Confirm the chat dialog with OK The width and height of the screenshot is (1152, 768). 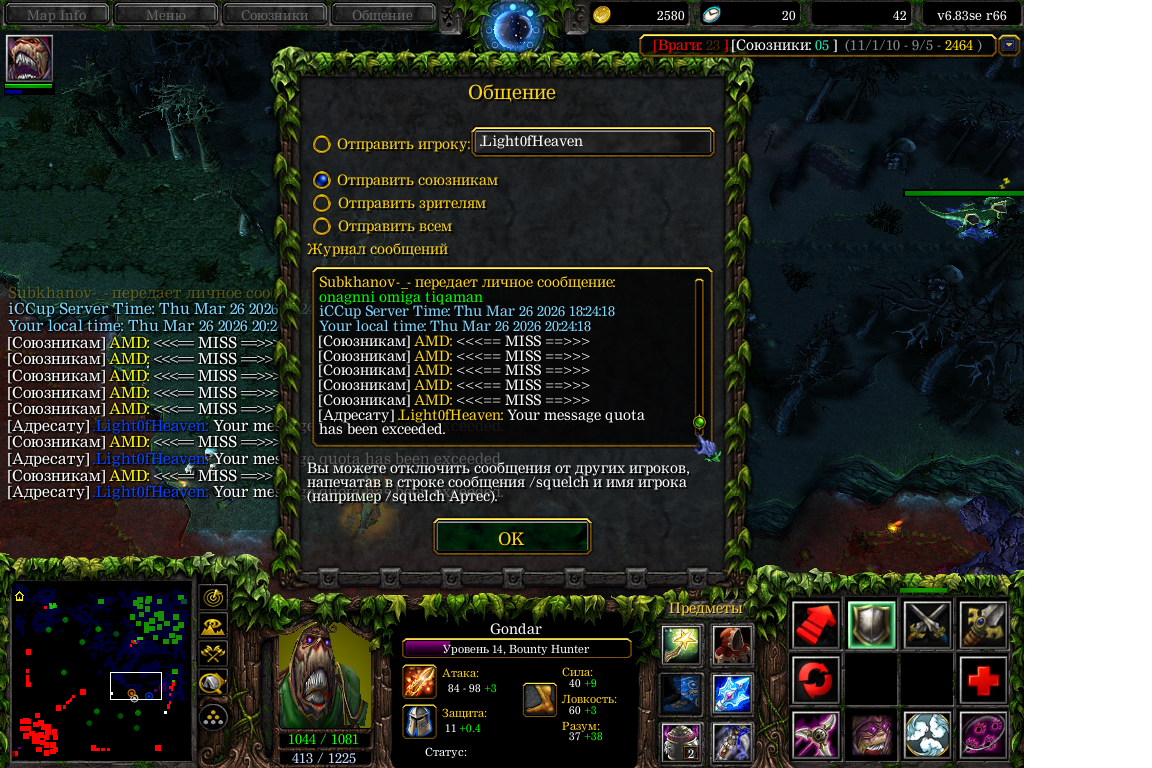coord(512,538)
